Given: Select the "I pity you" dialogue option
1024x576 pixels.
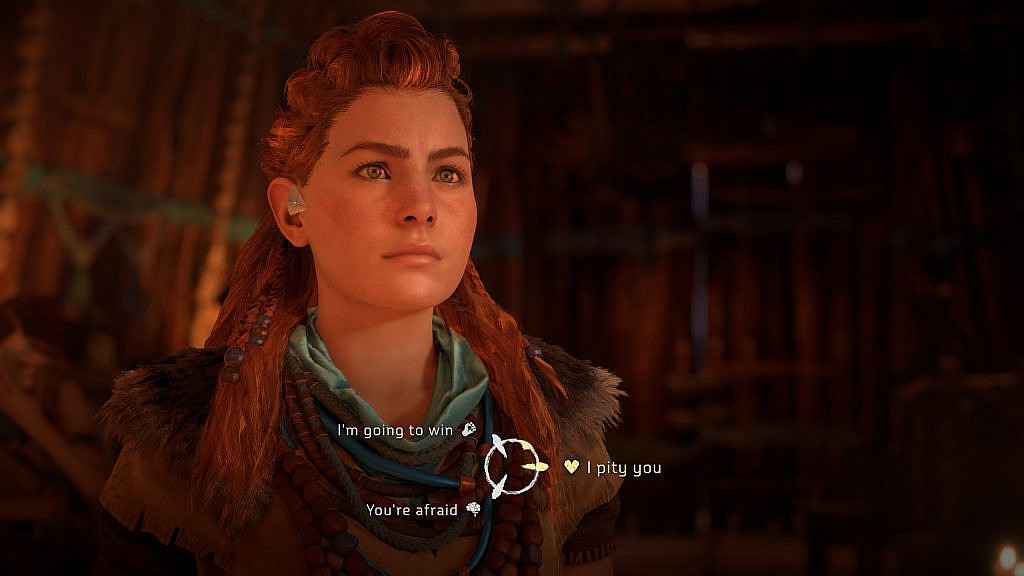Looking at the screenshot, I should (x=622, y=467).
